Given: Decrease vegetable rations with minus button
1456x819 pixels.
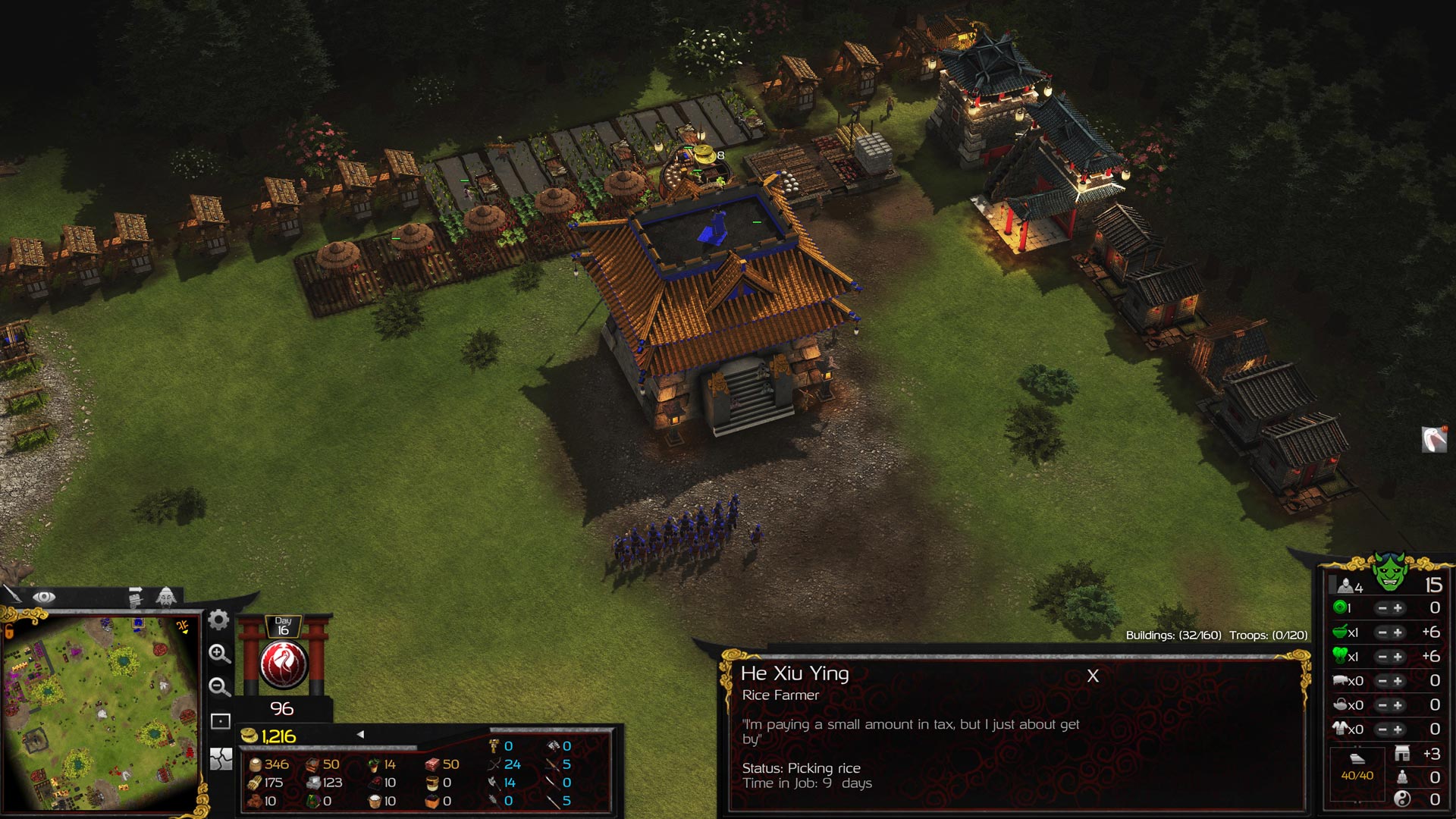Looking at the screenshot, I should coord(1382,657).
